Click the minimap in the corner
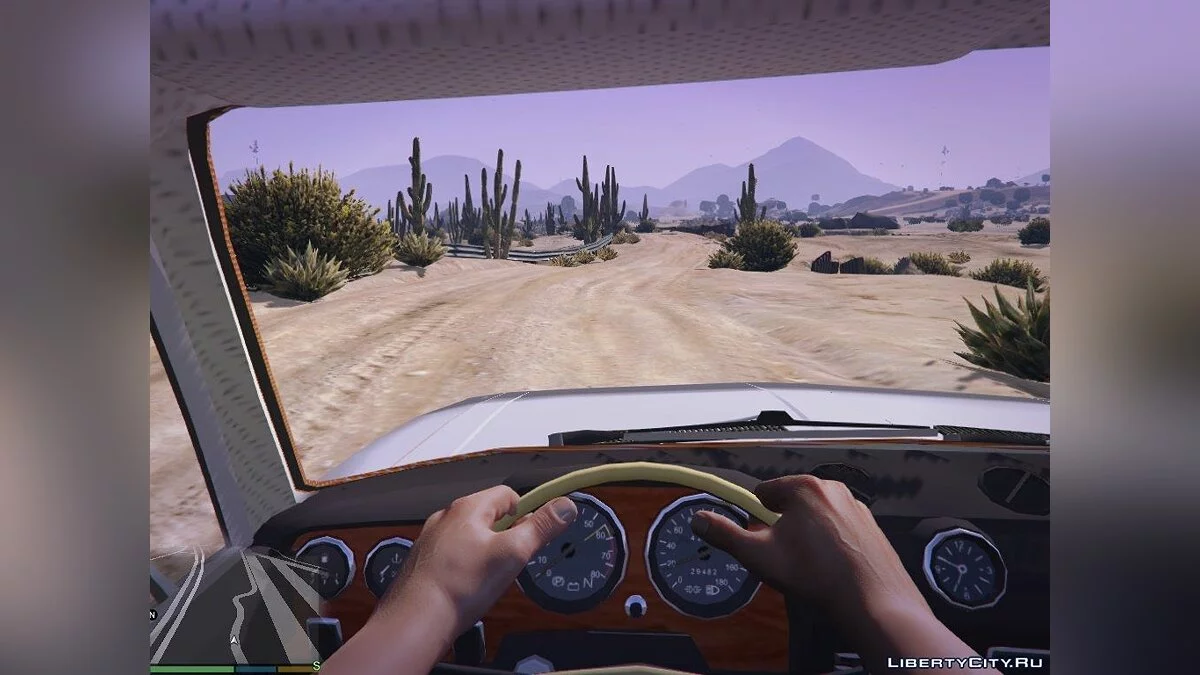 [234, 605]
